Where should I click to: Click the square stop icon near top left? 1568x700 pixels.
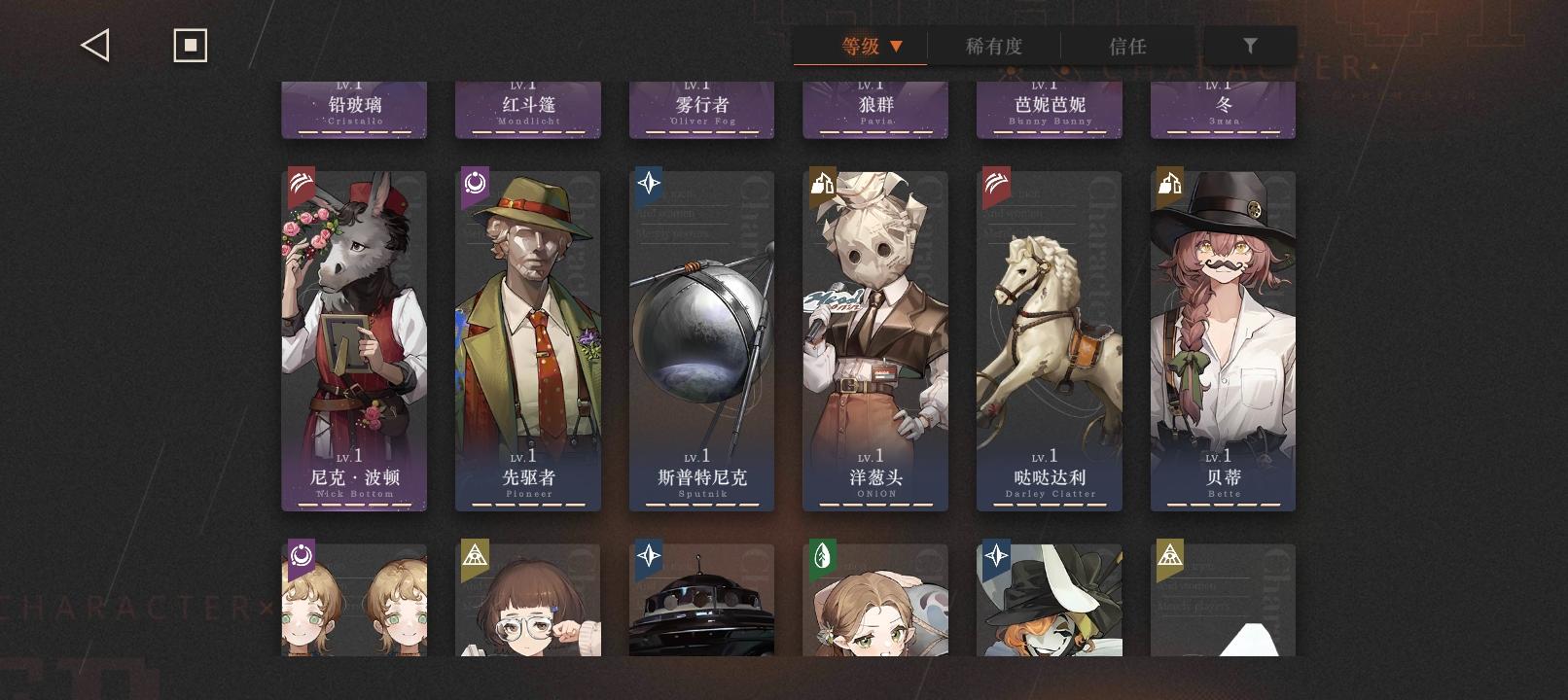190,44
